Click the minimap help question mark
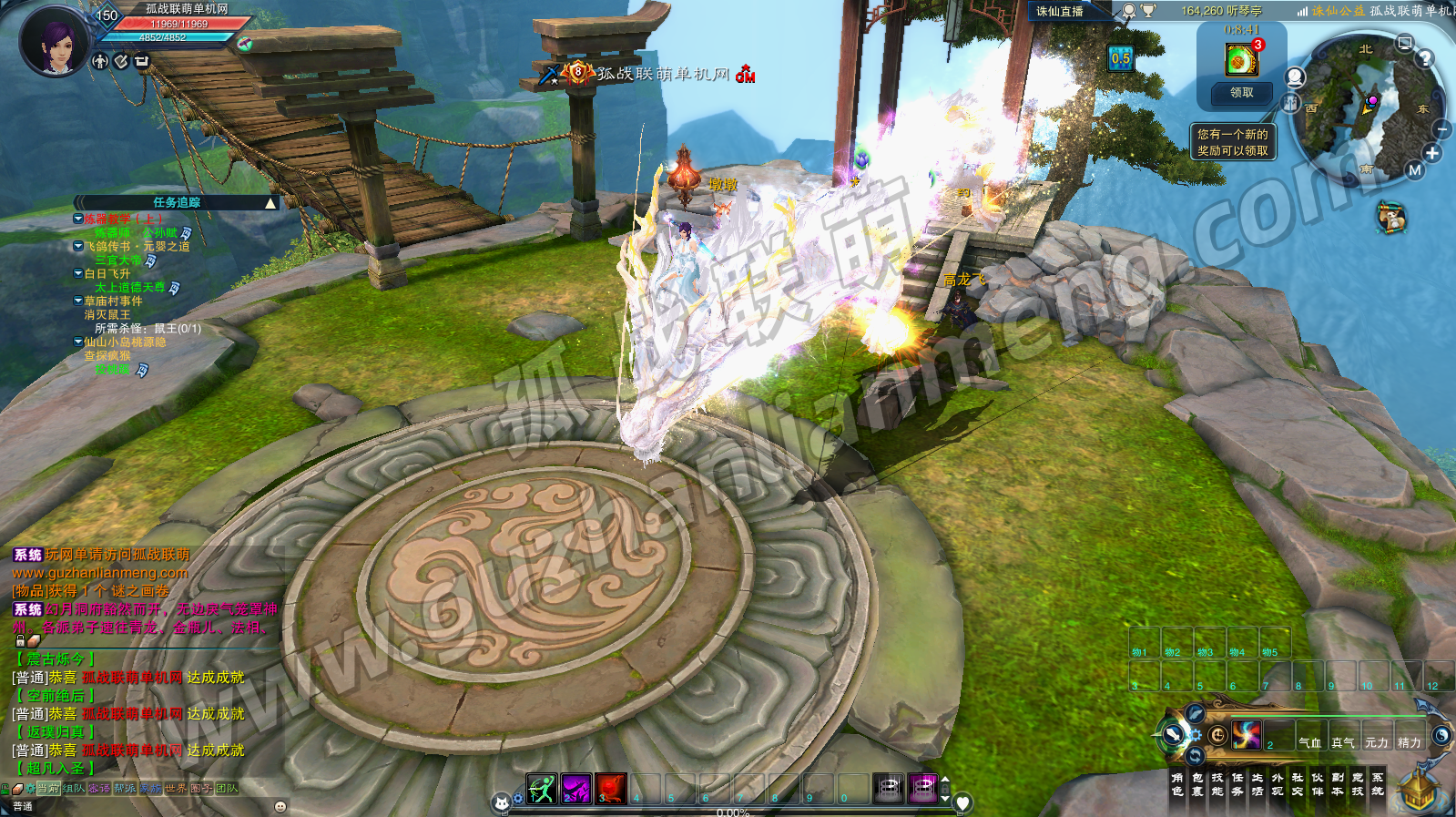Image resolution: width=1456 pixels, height=817 pixels. (x=1425, y=58)
